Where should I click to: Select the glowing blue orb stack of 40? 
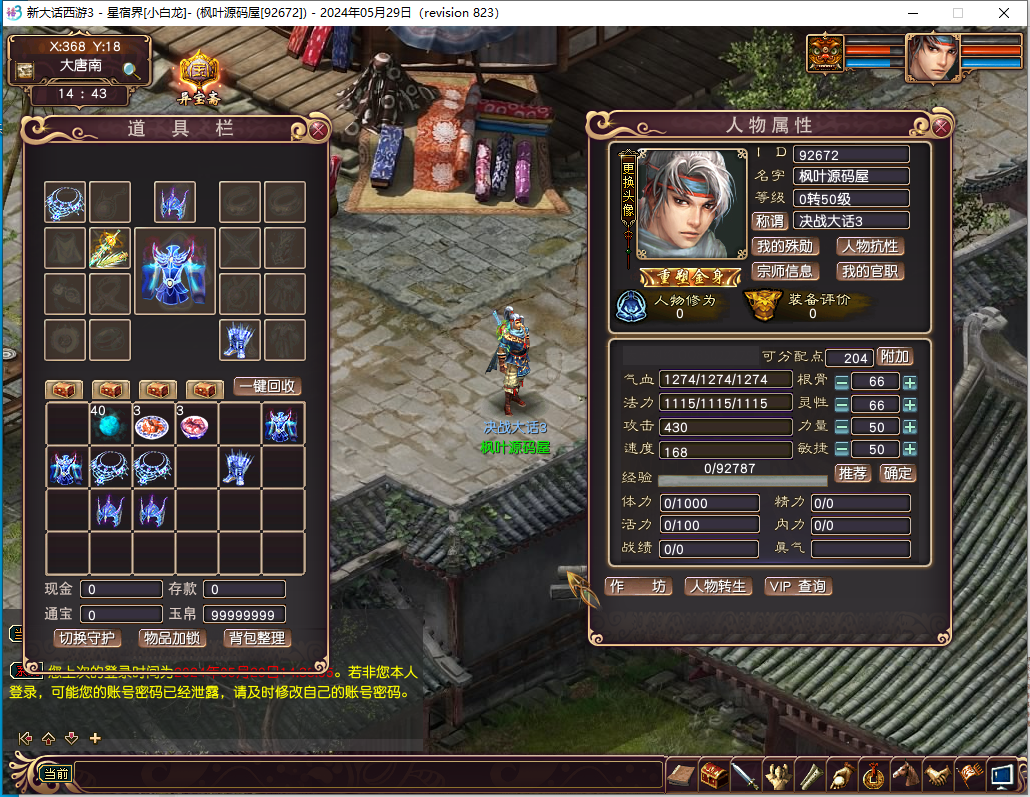tap(110, 426)
